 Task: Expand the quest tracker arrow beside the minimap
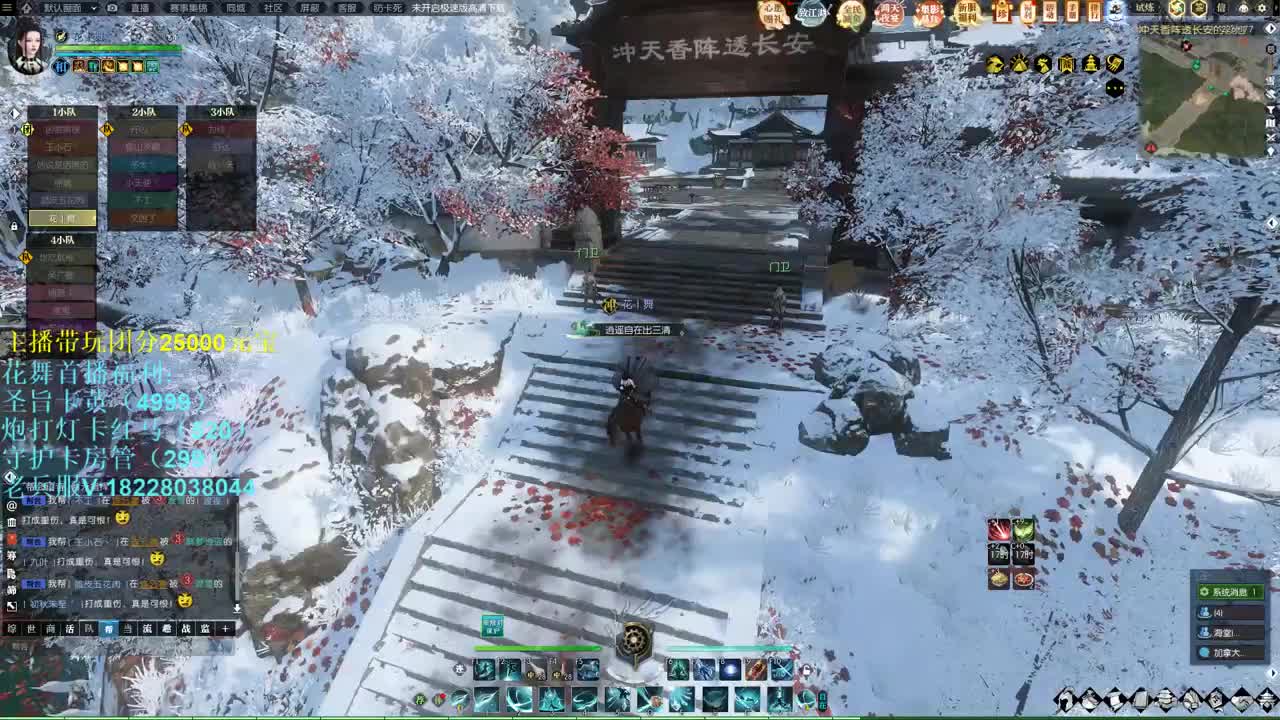[1270, 28]
